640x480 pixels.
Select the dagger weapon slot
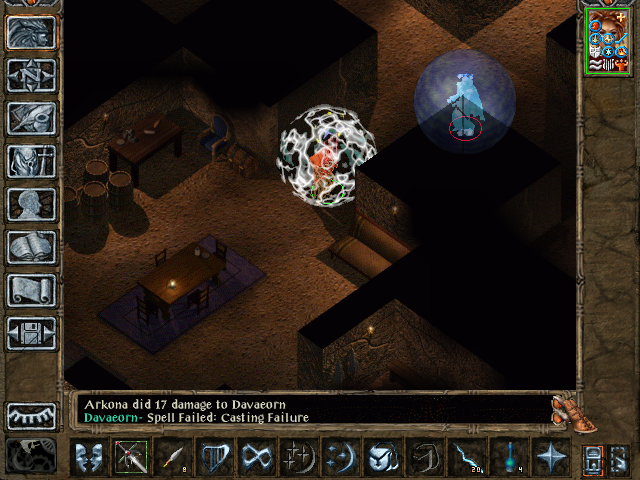172,458
